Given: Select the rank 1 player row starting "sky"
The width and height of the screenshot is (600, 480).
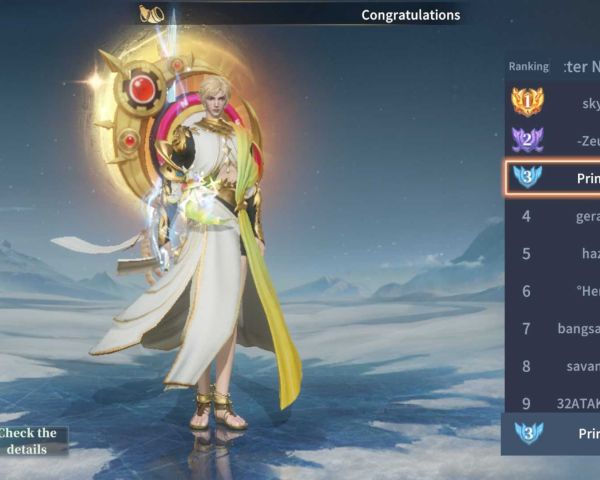Looking at the screenshot, I should click(x=553, y=102).
